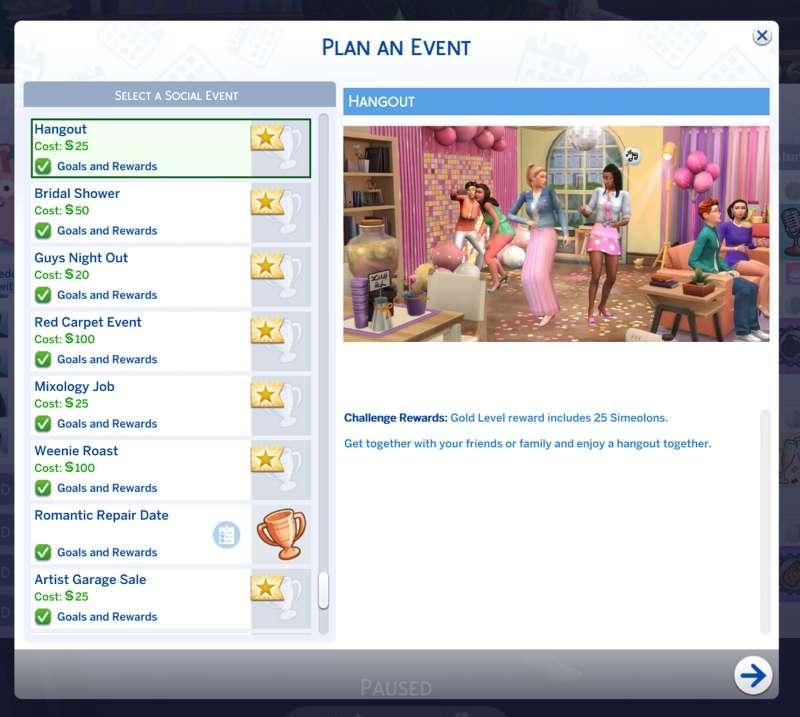Pick the Guys Night Out event
Image resolution: width=800 pixels, height=717 pixels.
coord(140,266)
